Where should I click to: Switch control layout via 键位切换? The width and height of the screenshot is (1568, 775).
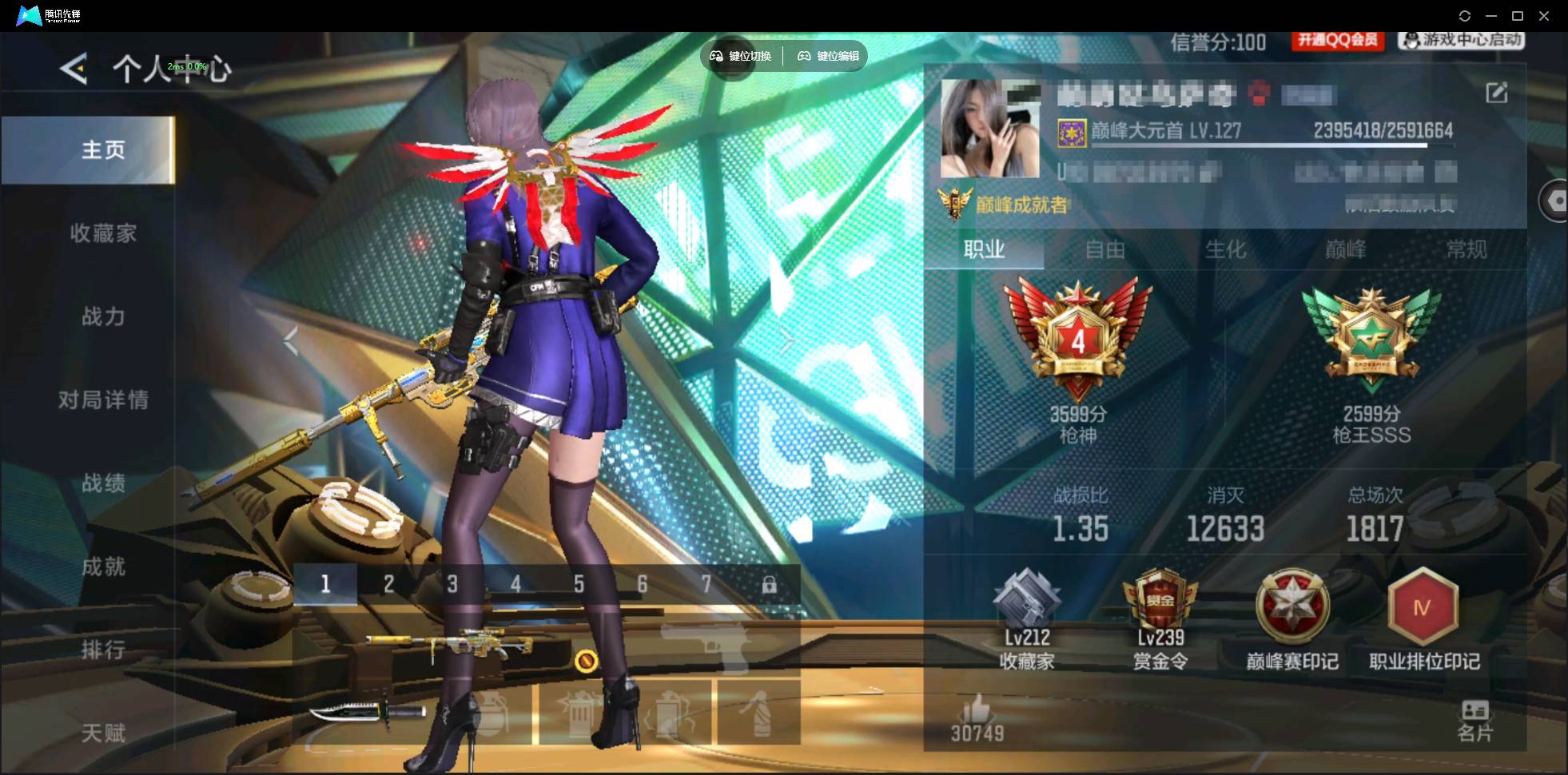coord(739,56)
